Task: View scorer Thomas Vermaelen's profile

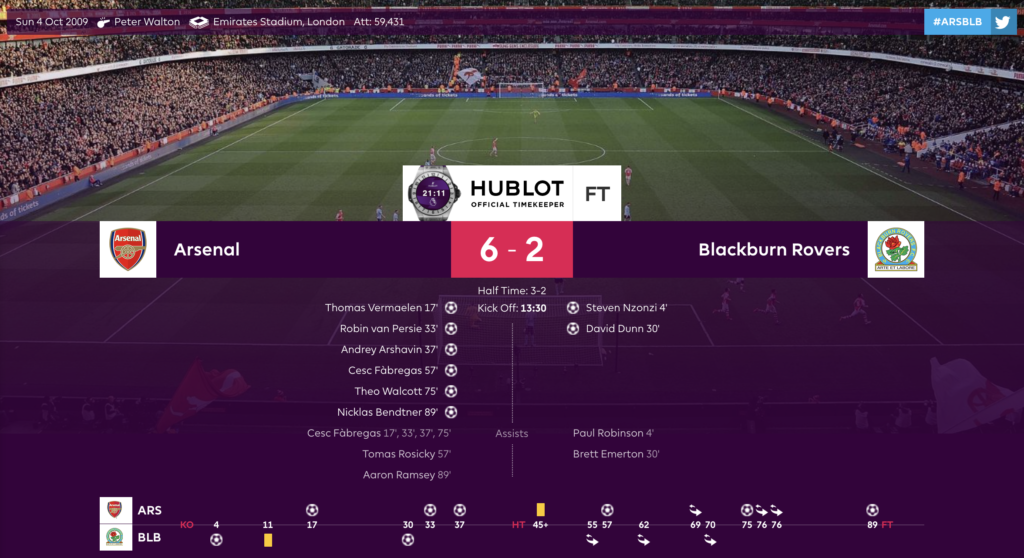Action: coord(382,308)
